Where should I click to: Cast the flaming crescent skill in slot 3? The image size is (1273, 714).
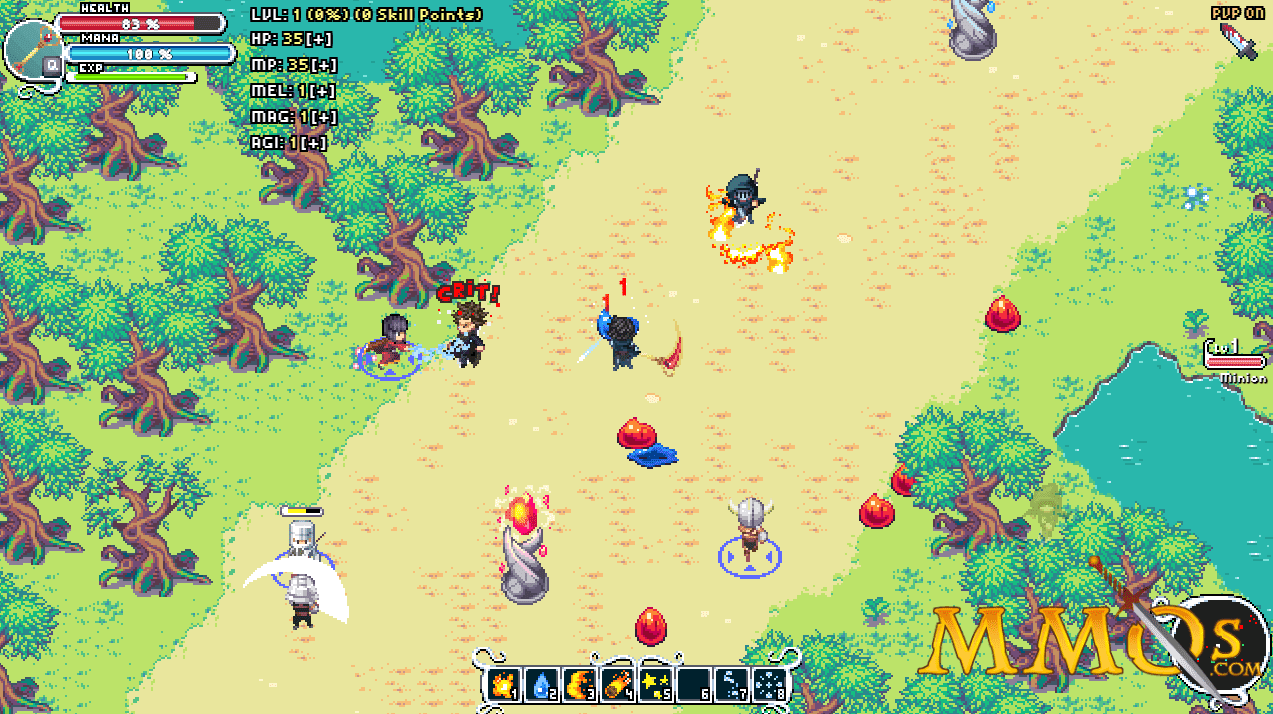(x=579, y=685)
